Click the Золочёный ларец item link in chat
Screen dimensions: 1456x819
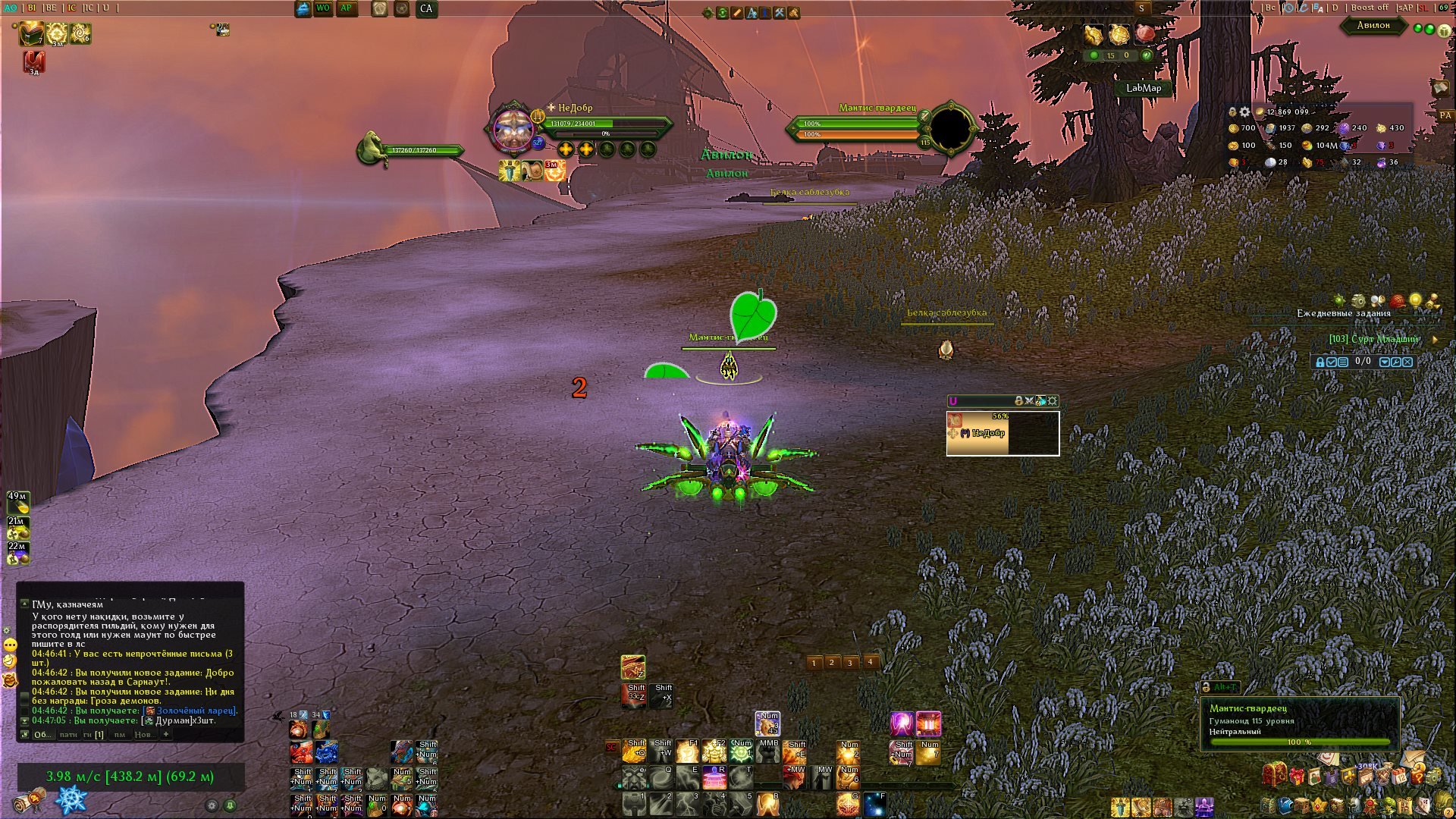[x=196, y=711]
